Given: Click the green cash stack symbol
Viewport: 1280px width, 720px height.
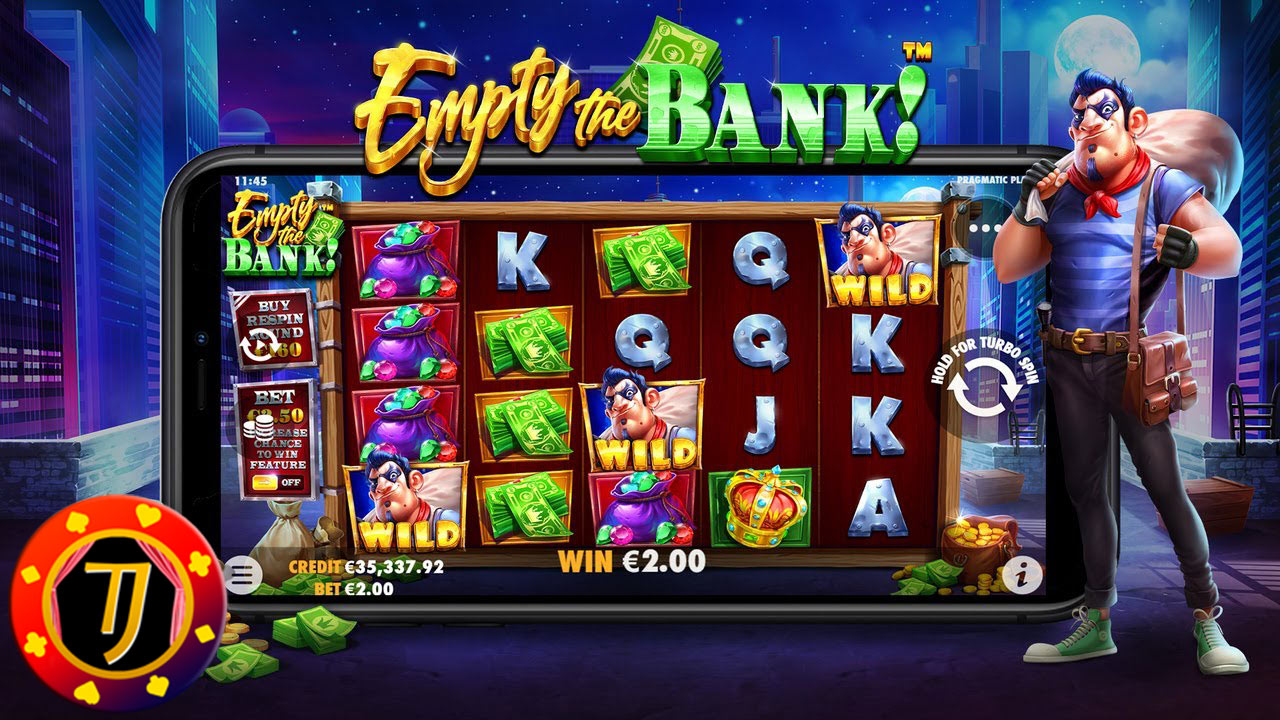Looking at the screenshot, I should pos(531,340).
